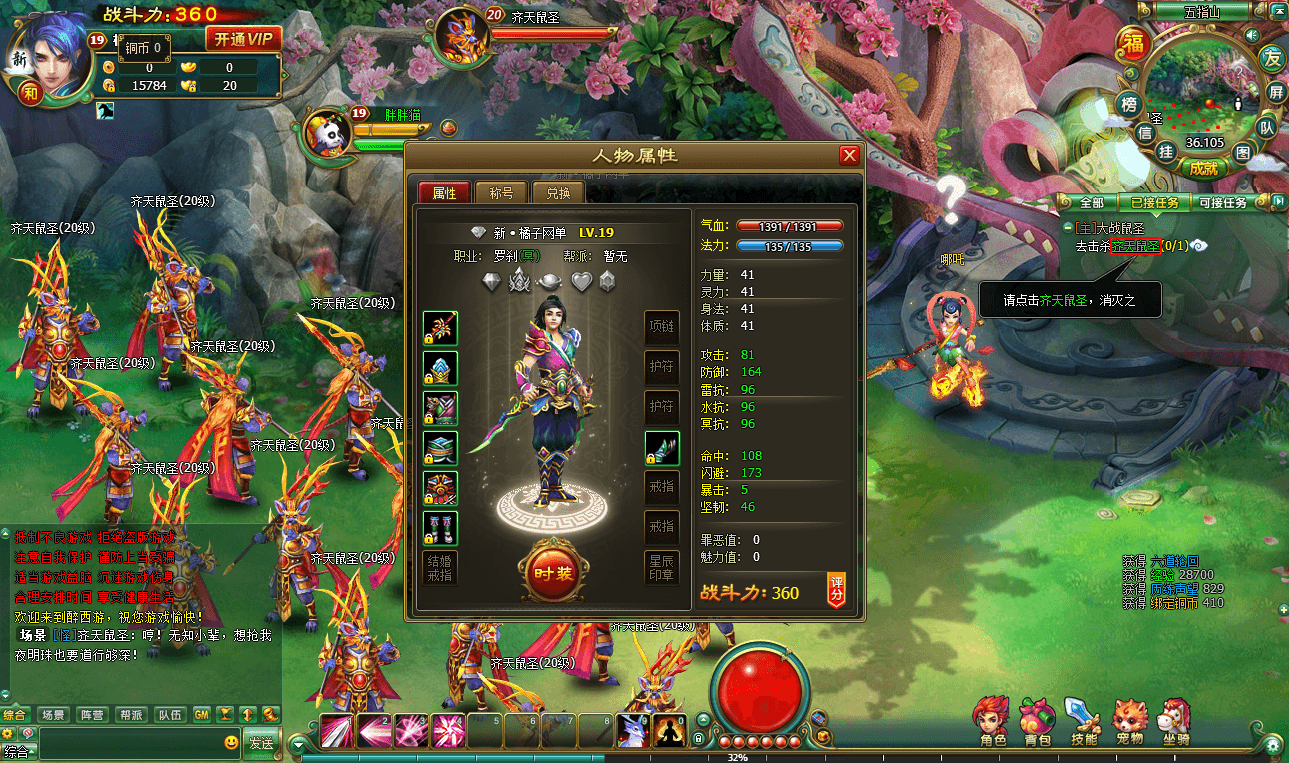Open the 背包 bag icon
The width and height of the screenshot is (1289, 763).
[1037, 722]
